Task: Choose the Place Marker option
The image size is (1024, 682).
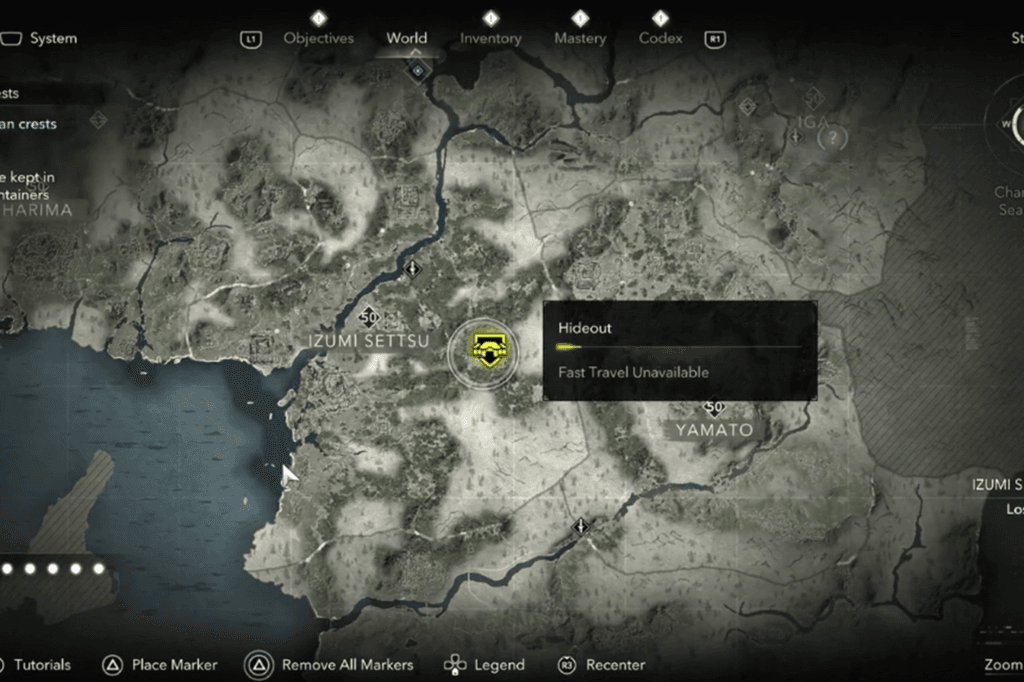Action: [x=174, y=664]
